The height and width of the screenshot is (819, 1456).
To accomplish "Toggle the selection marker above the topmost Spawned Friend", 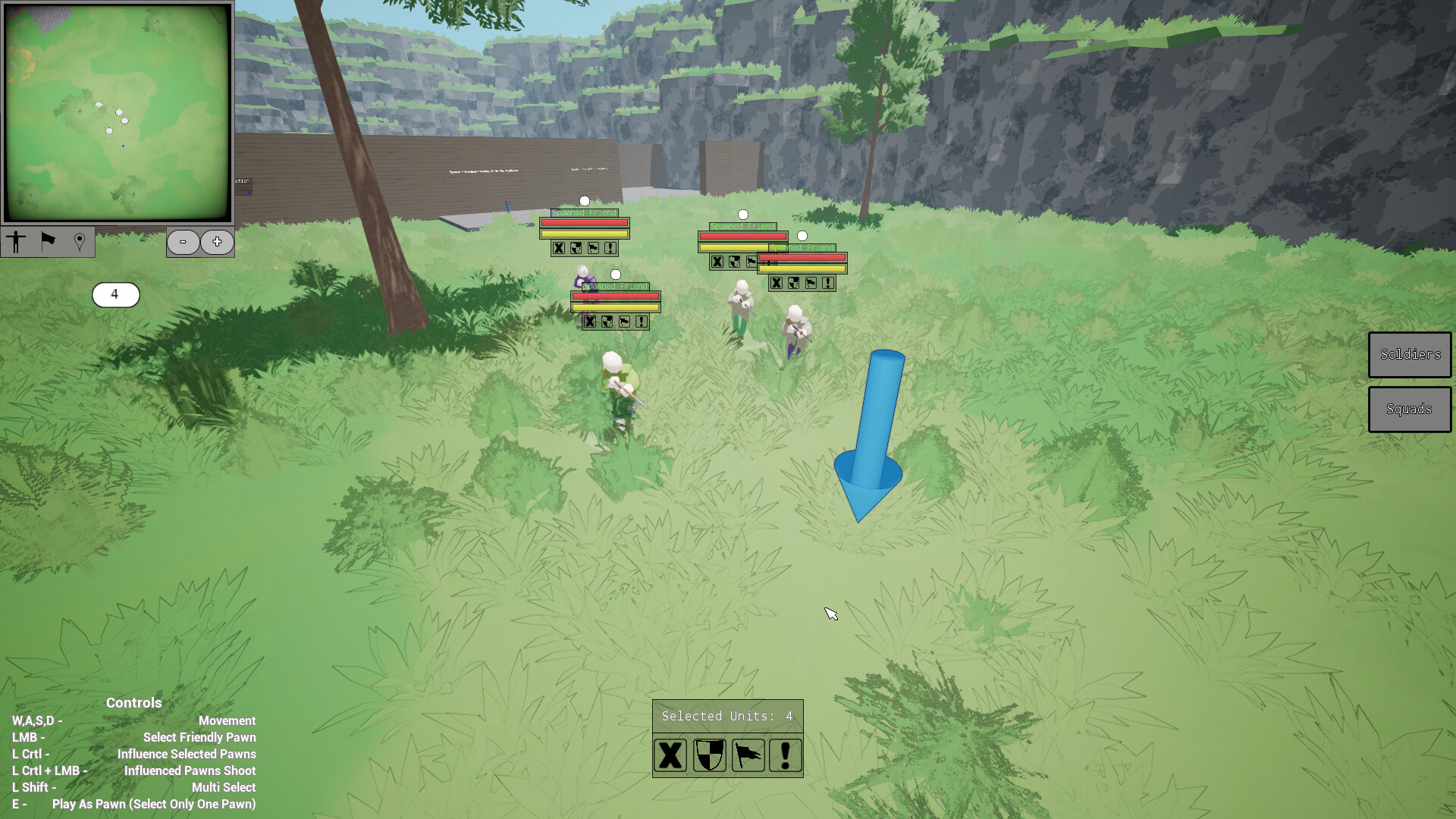I will (584, 200).
